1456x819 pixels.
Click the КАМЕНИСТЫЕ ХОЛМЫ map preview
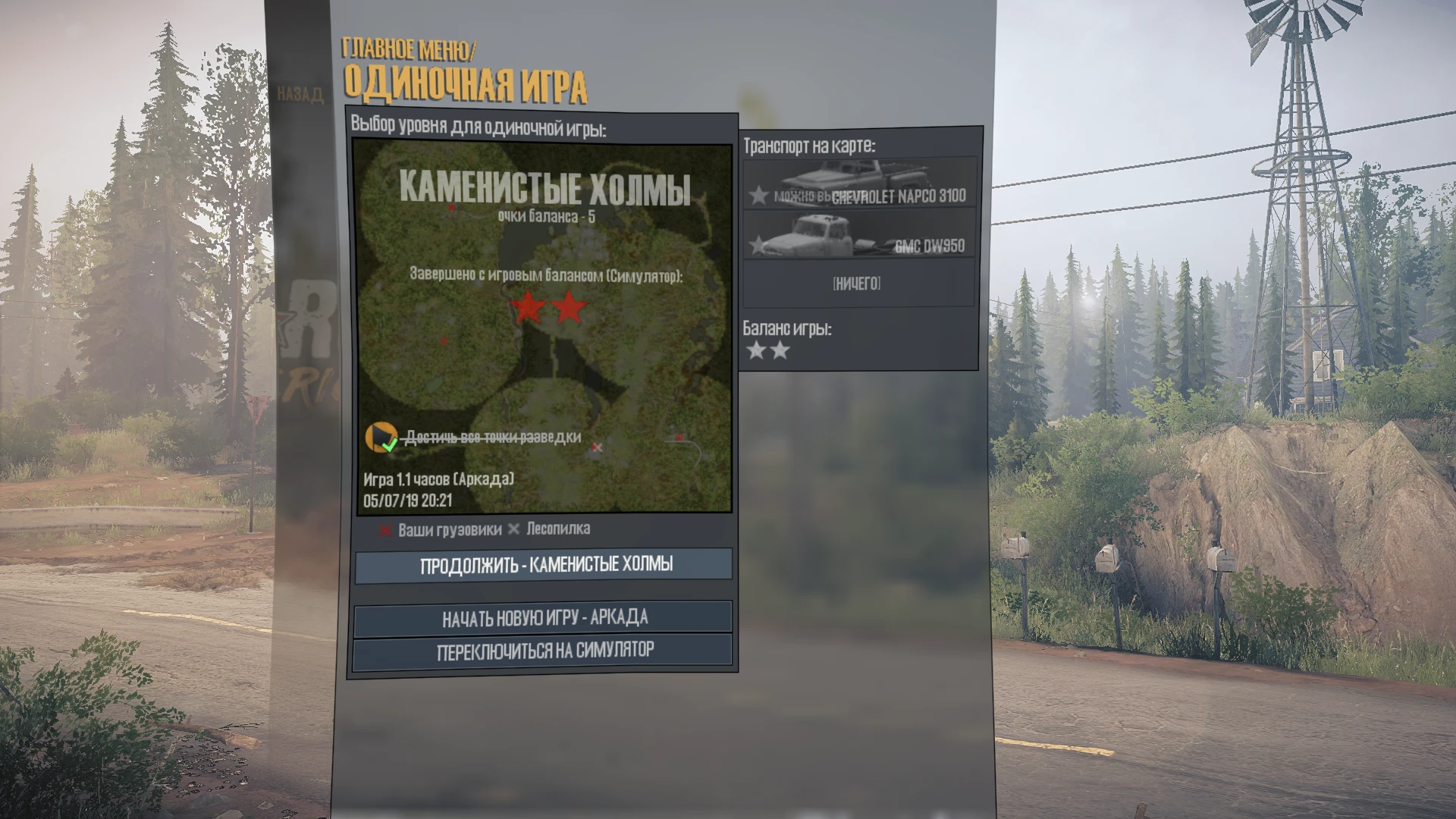(543, 326)
